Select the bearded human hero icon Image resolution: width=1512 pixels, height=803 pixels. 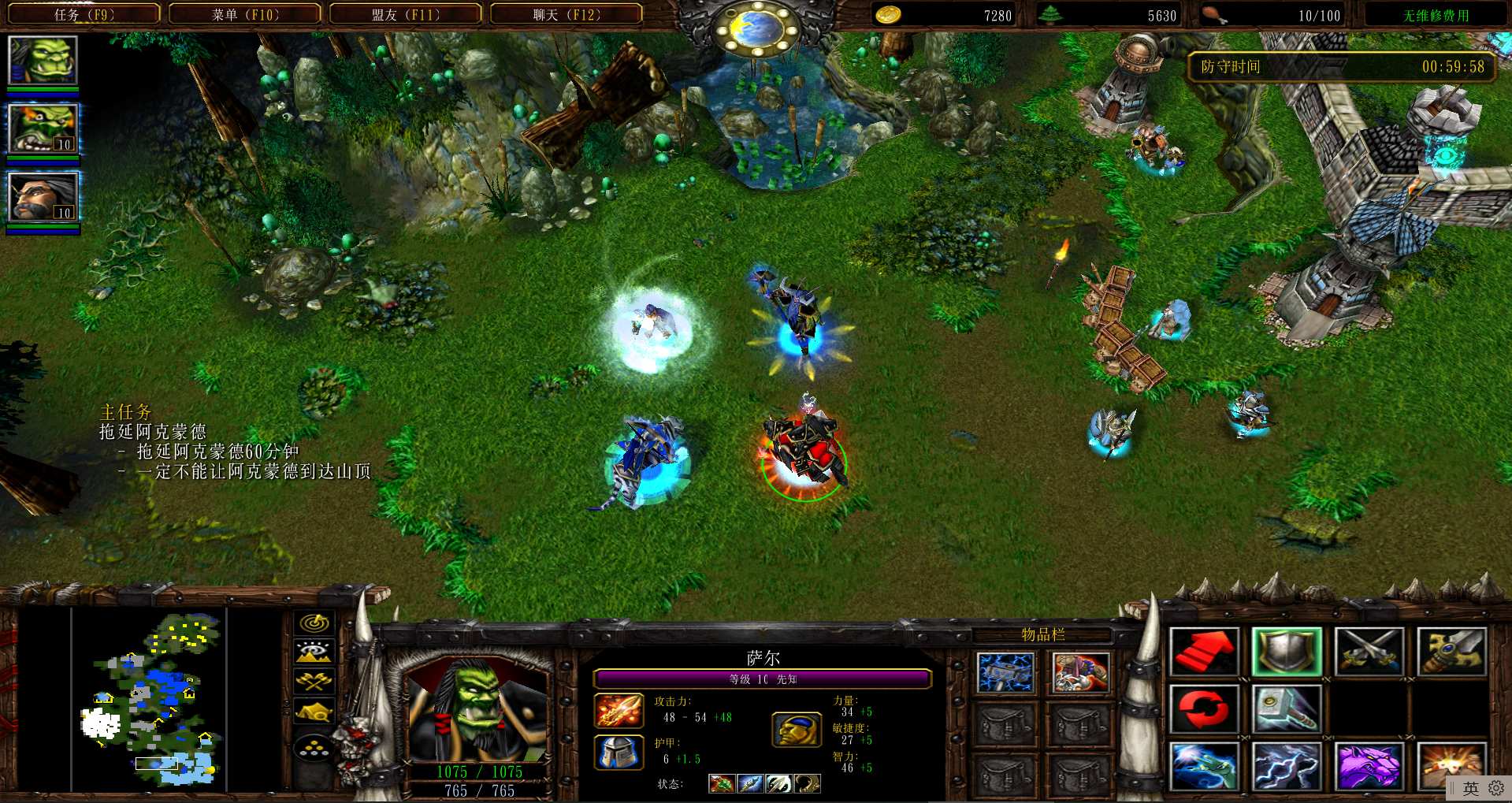(43, 197)
